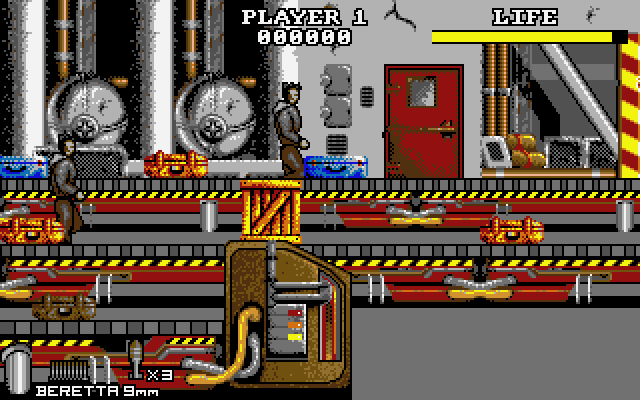Select the Beretta 9mm weapon label

88,390
